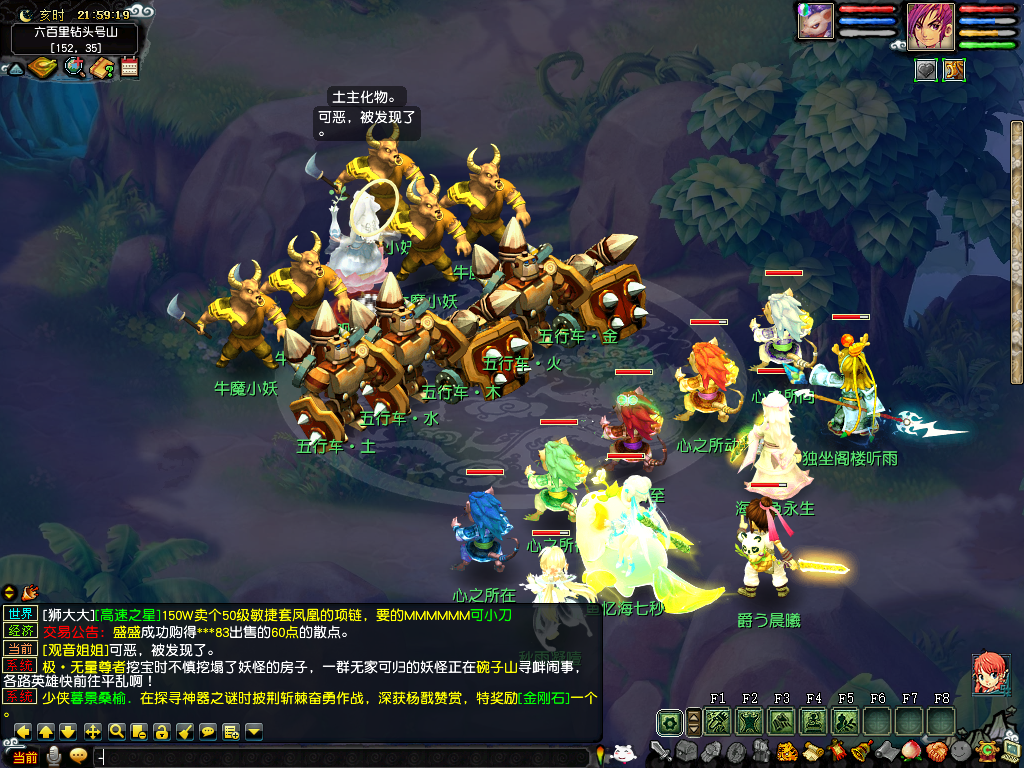Switch to the 经济 chat channel
Viewport: 1024px width, 768px height.
(x=19, y=631)
